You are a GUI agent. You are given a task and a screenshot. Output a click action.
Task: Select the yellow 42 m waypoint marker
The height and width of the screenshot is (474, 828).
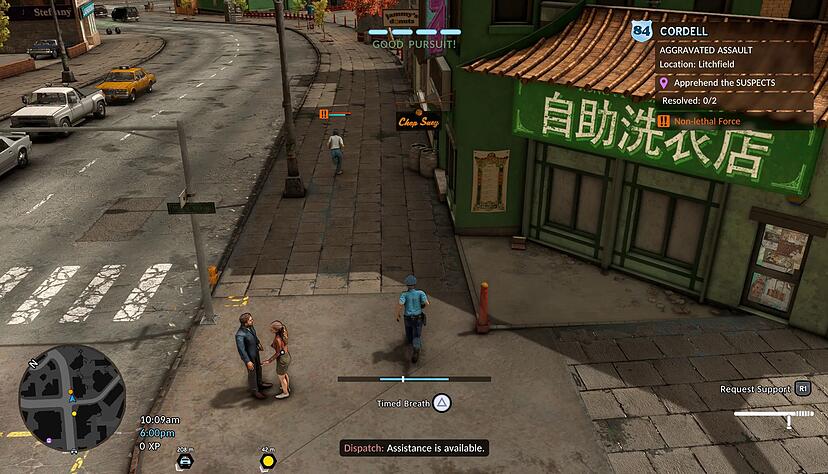click(x=268, y=460)
